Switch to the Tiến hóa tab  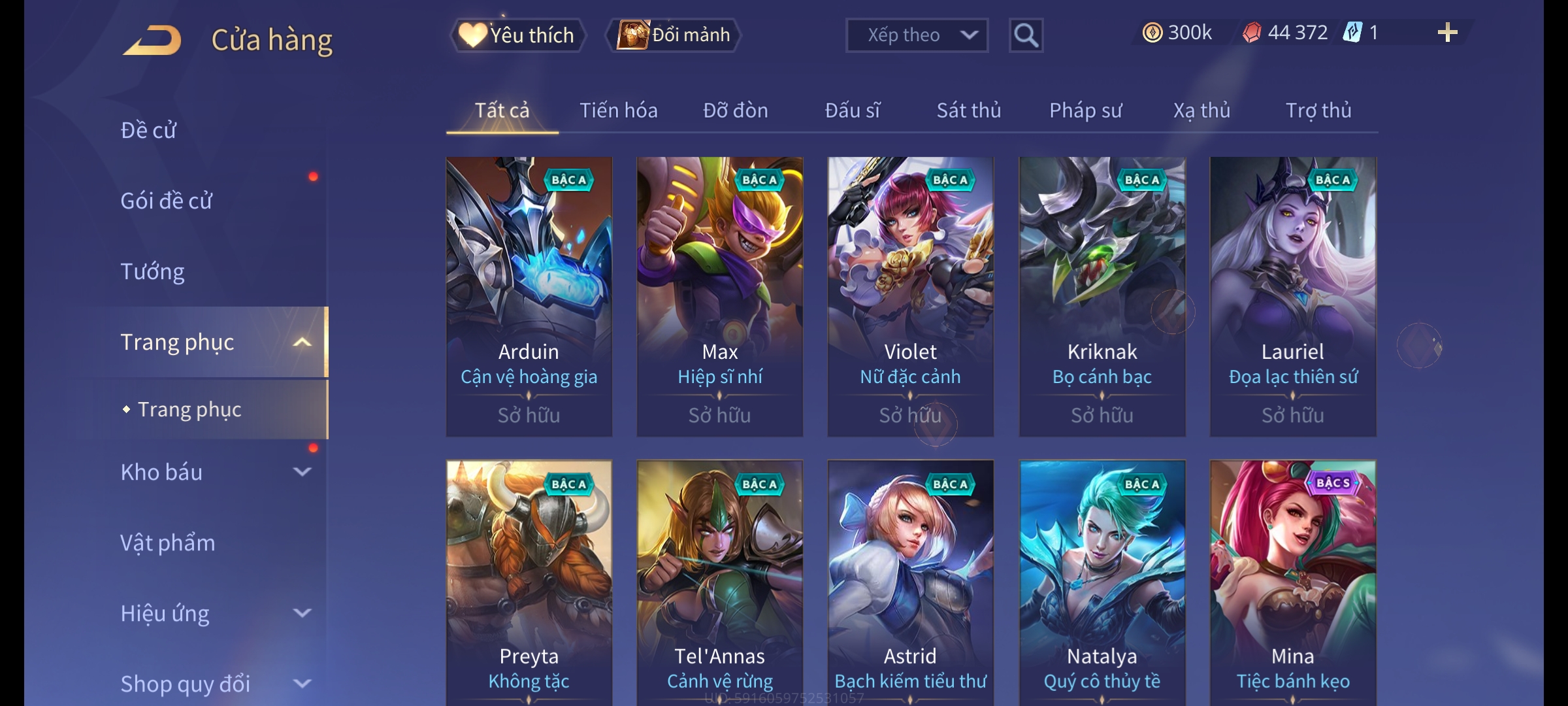618,110
